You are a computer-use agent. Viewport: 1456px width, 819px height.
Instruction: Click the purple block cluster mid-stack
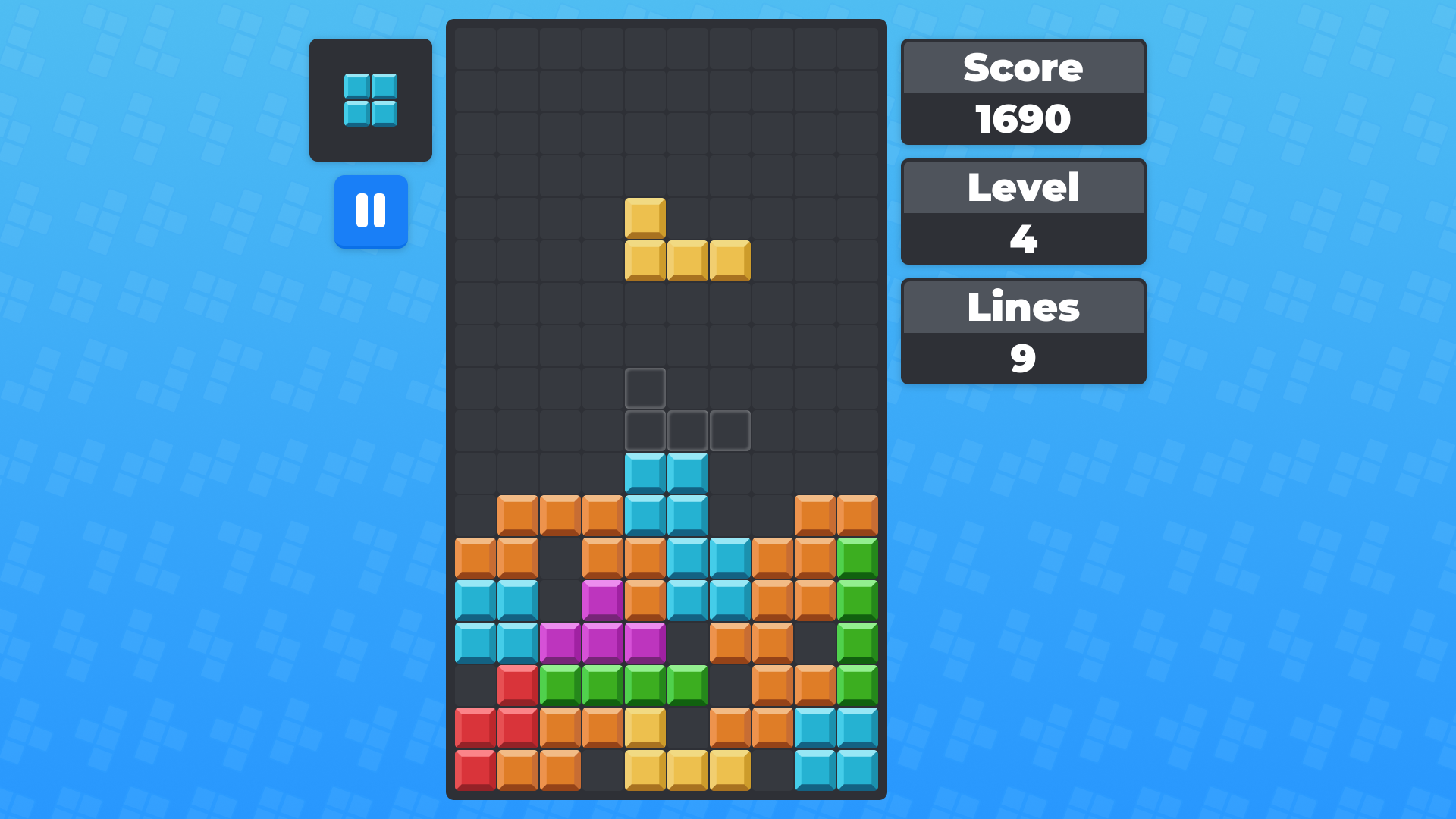click(603, 641)
